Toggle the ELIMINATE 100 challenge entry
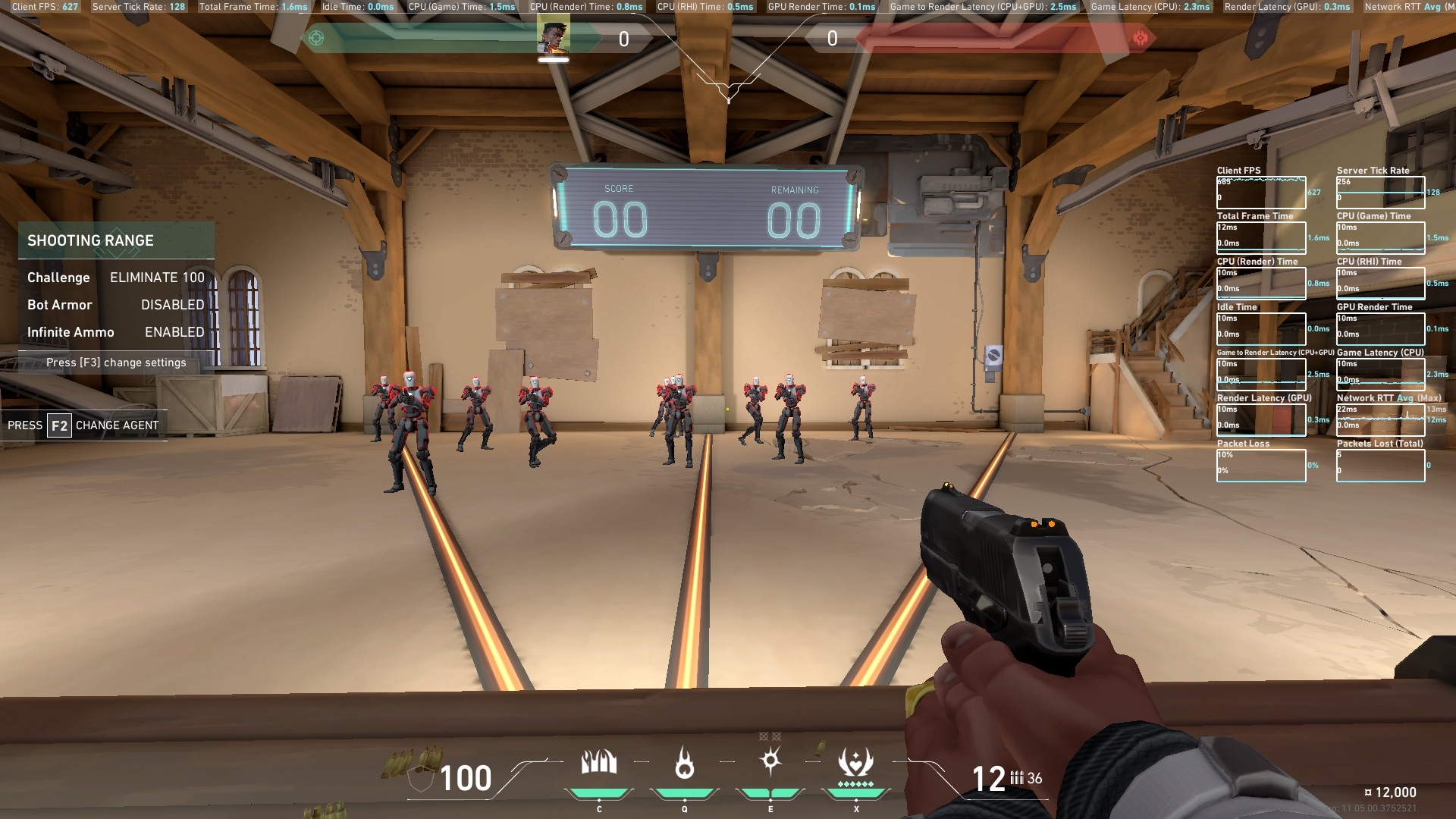 (x=116, y=278)
